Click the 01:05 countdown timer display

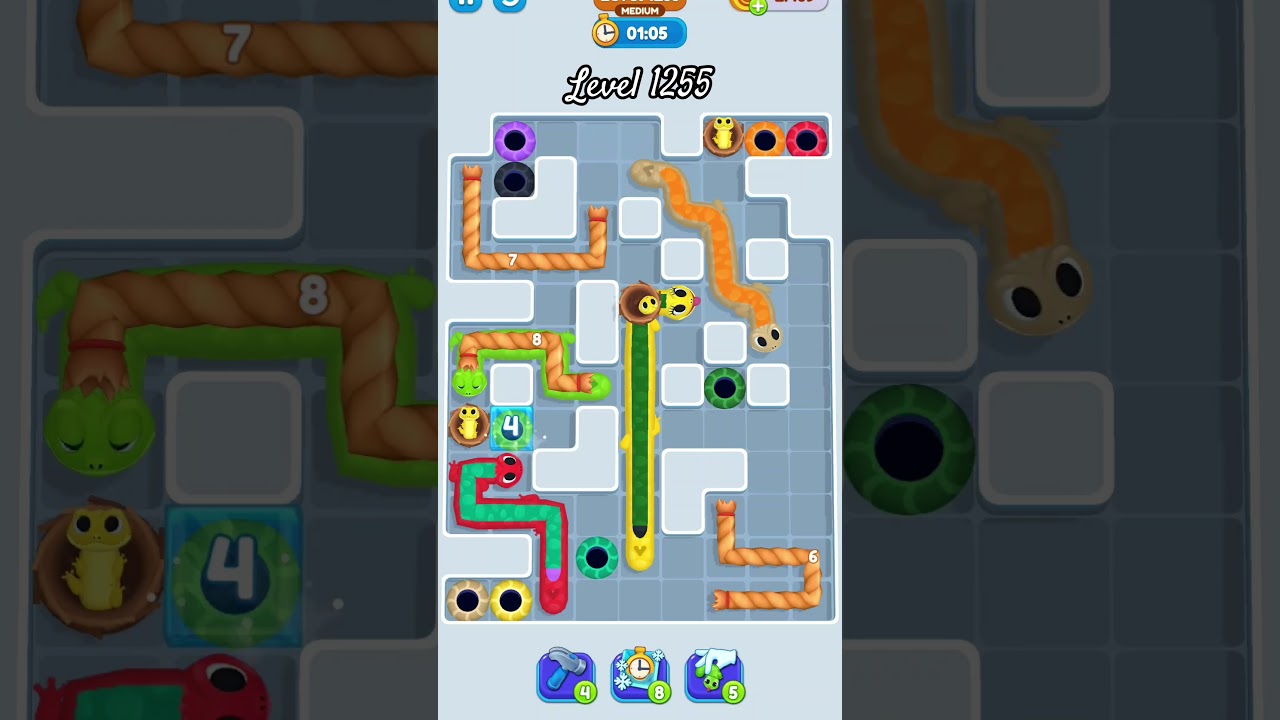pyautogui.click(x=648, y=32)
